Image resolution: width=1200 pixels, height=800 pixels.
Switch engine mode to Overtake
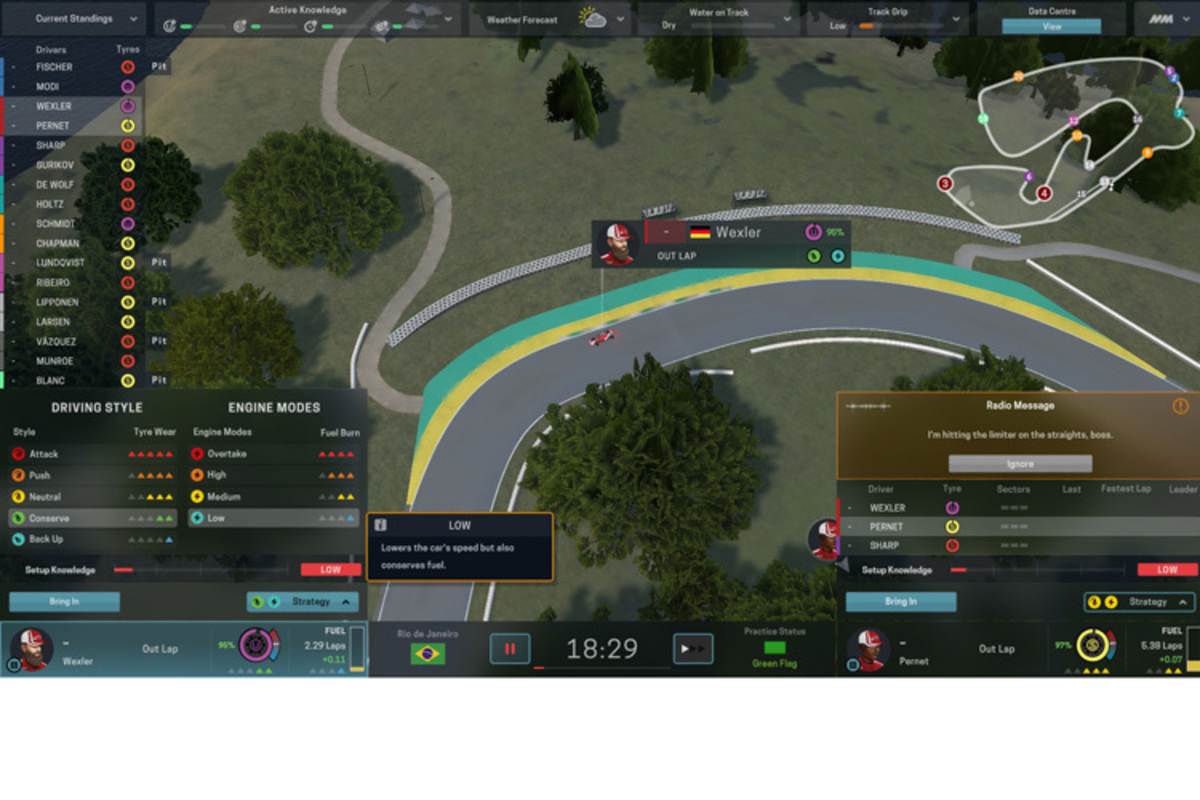point(226,454)
